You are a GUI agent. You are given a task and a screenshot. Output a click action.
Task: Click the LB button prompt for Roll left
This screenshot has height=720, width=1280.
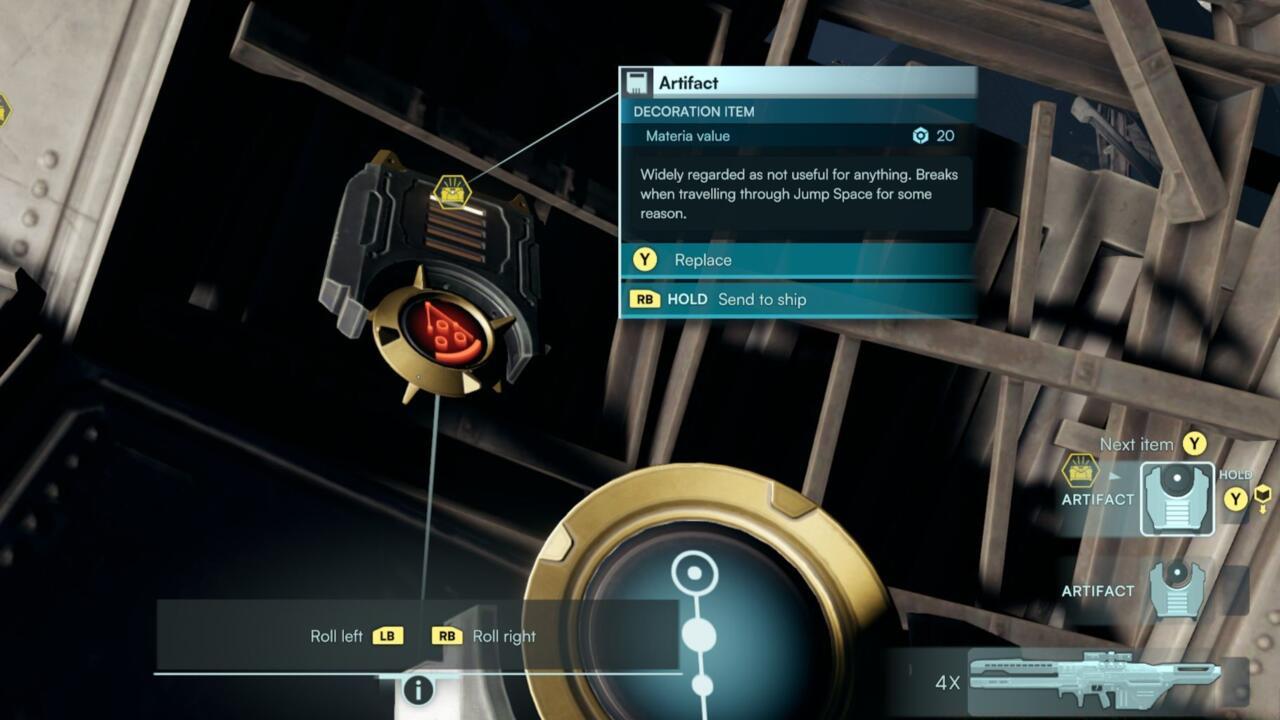coord(390,635)
